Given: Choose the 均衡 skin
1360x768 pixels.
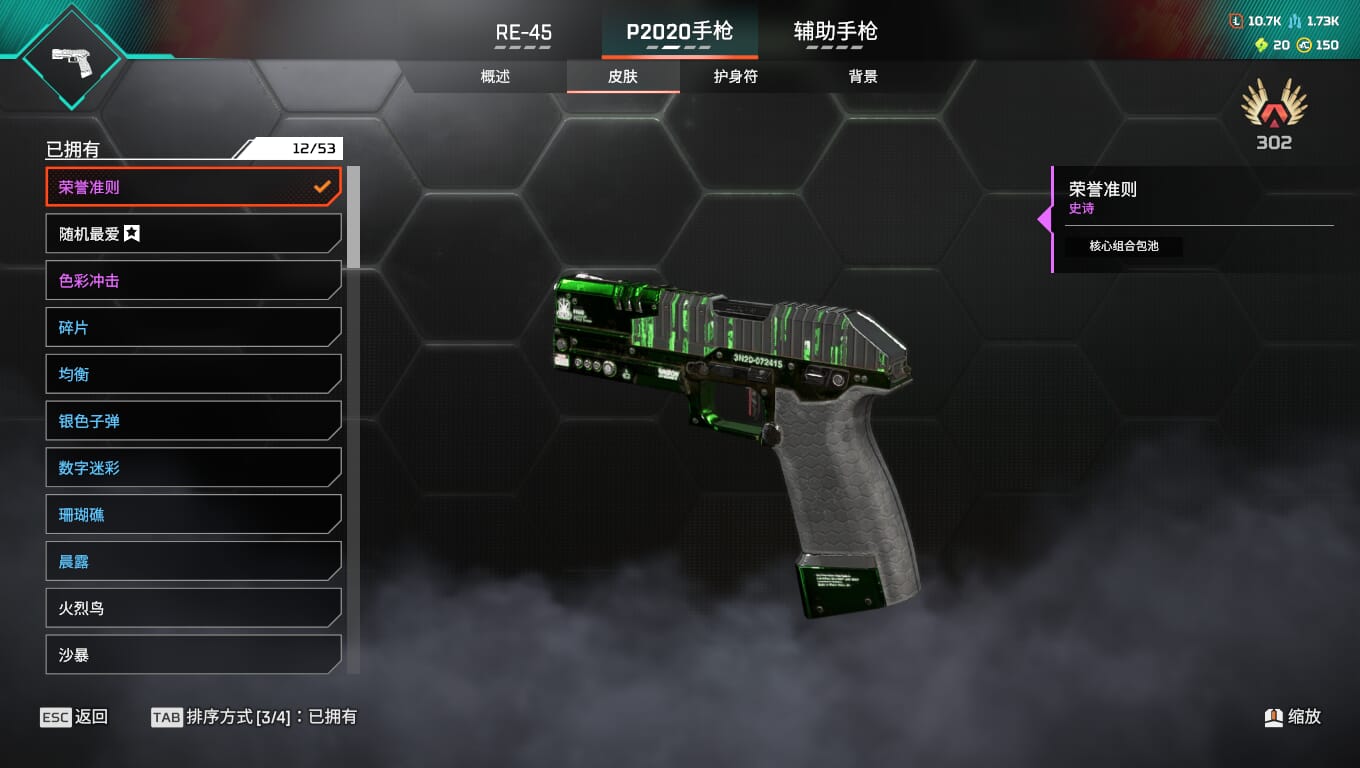Looking at the screenshot, I should (x=193, y=374).
